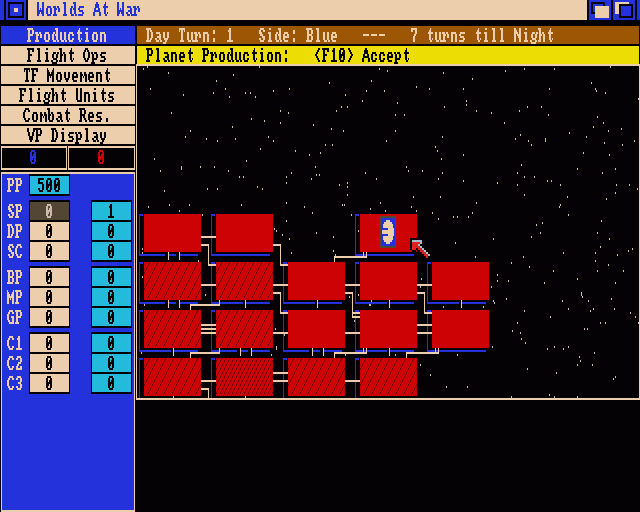Click the cream C2 quantity entry box
The height and width of the screenshot is (512, 640).
coord(49,363)
